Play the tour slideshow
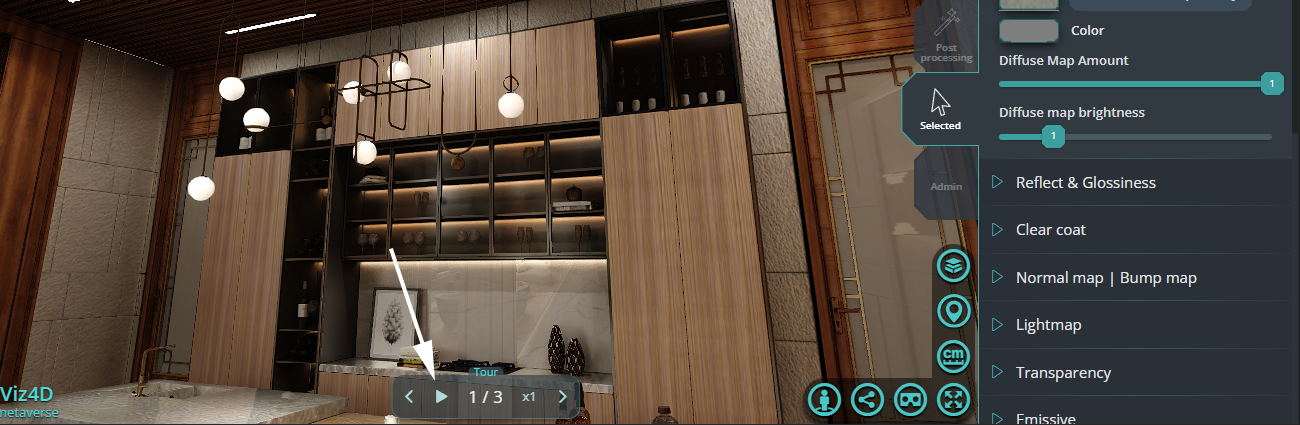This screenshot has width=1300, height=425. [441, 397]
